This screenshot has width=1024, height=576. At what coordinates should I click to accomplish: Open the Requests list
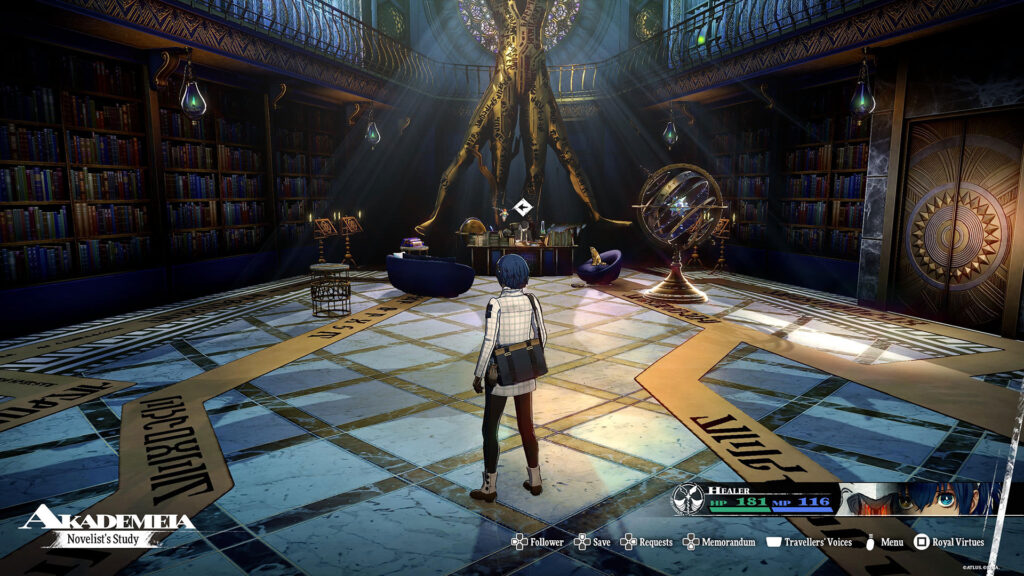(x=645, y=542)
